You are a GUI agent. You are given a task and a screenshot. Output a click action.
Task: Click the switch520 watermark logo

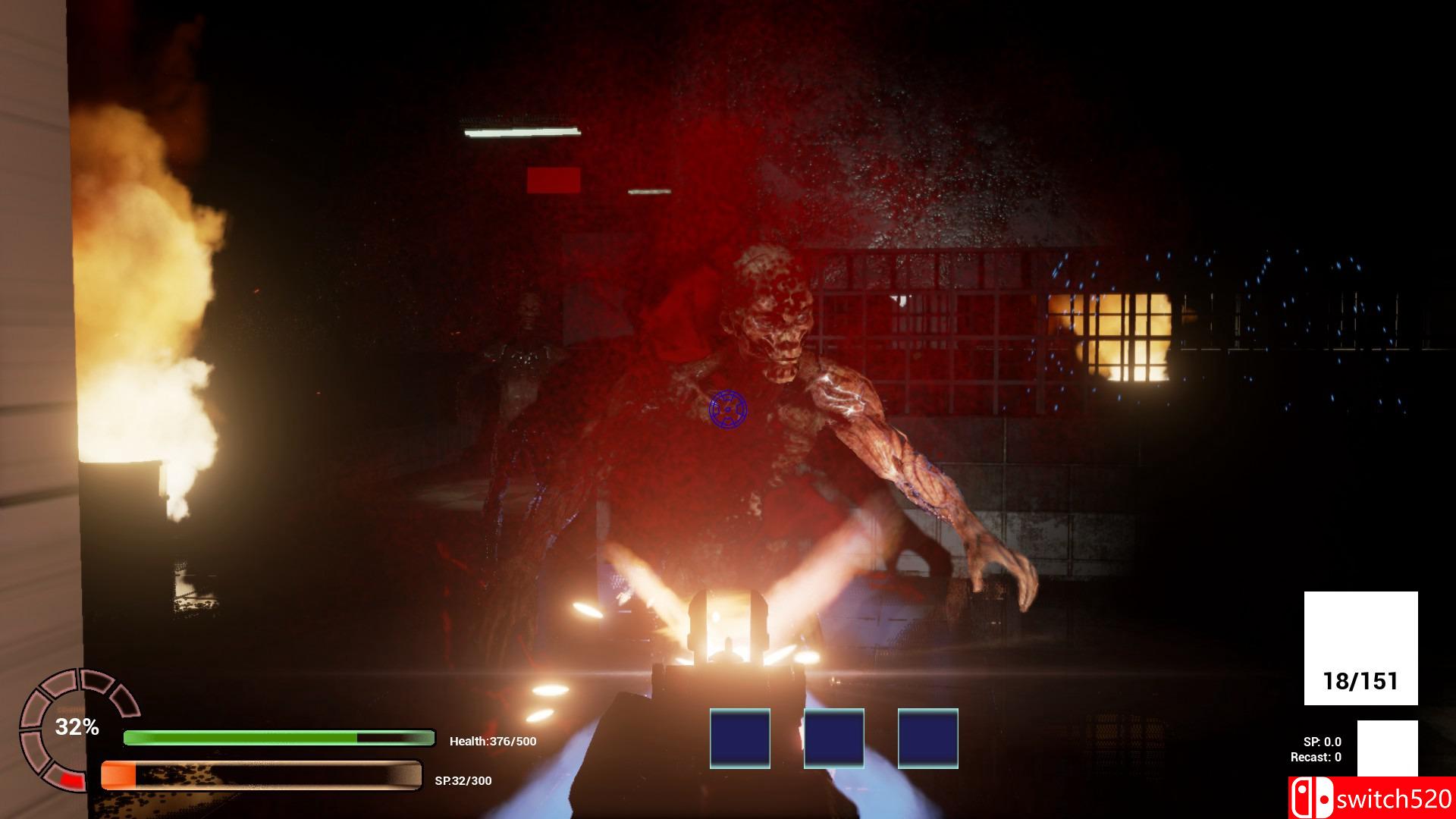pyautogui.click(x=1371, y=799)
